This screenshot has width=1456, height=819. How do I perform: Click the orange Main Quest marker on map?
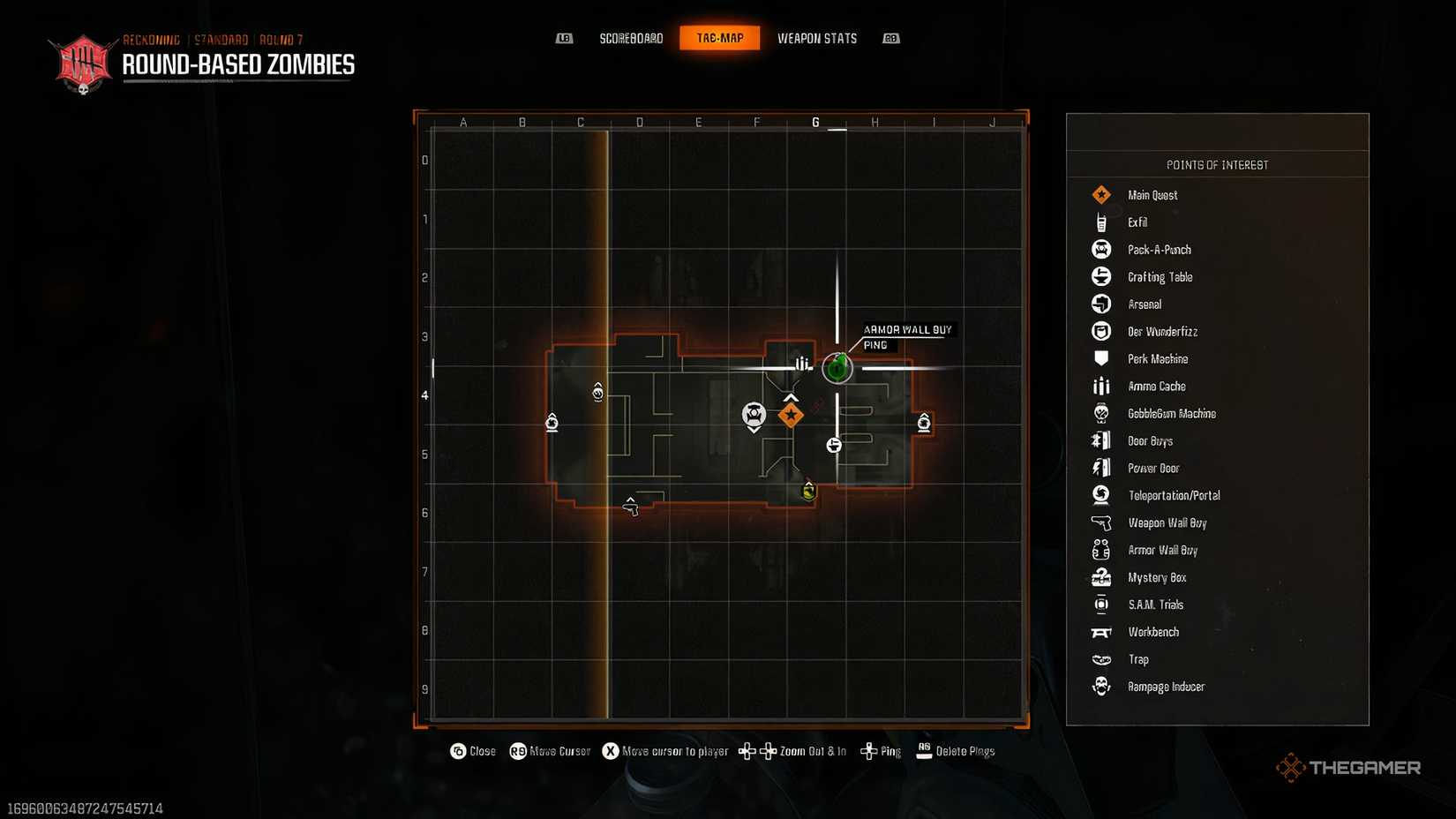tap(791, 415)
